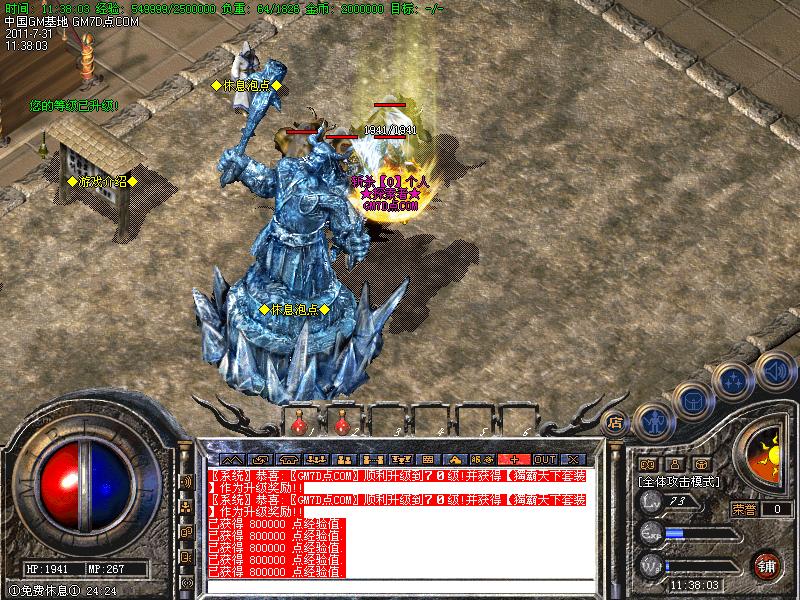Toggle the sound-wave chat filter side button
Viewport: 800px width, 600px height.
(x=186, y=481)
